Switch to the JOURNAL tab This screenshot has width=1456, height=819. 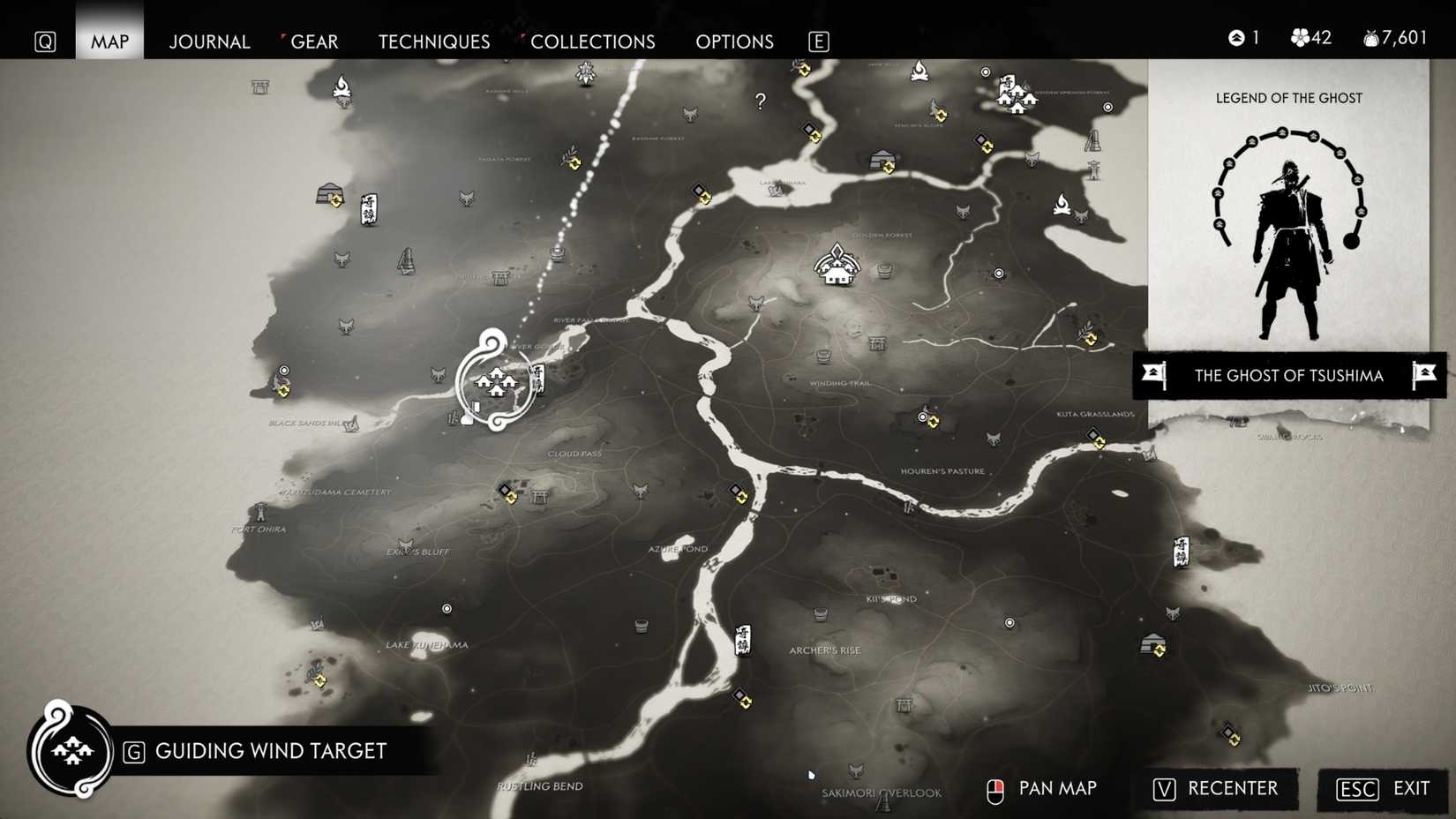209,41
